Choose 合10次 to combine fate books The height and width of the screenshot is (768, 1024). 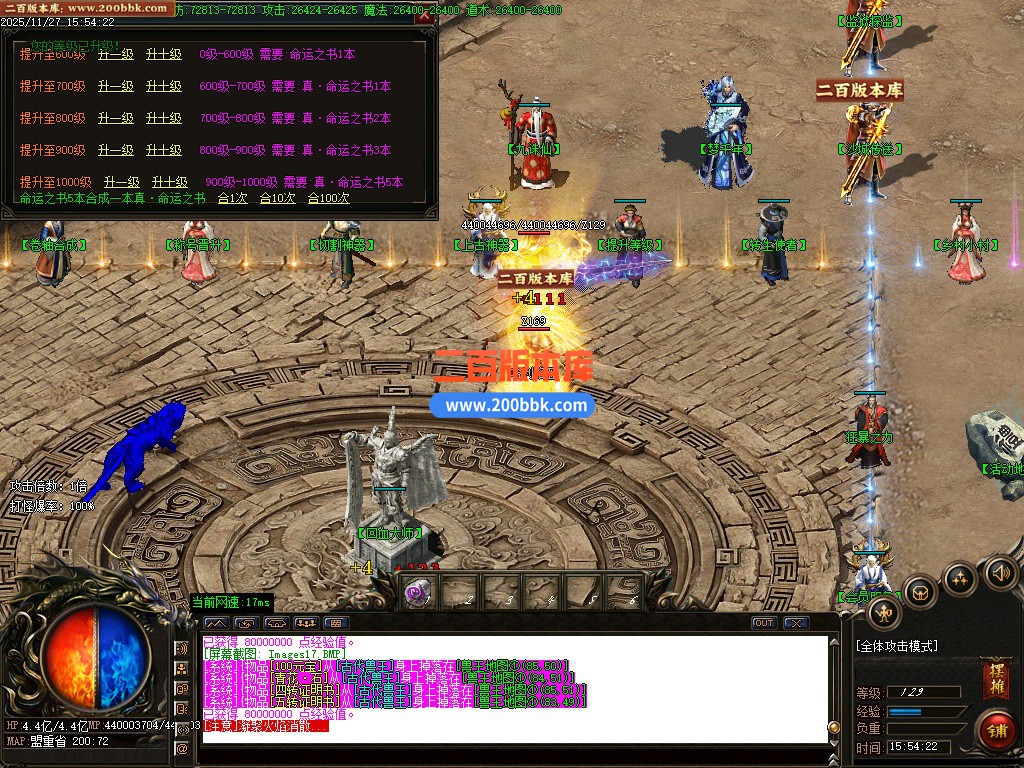277,198
